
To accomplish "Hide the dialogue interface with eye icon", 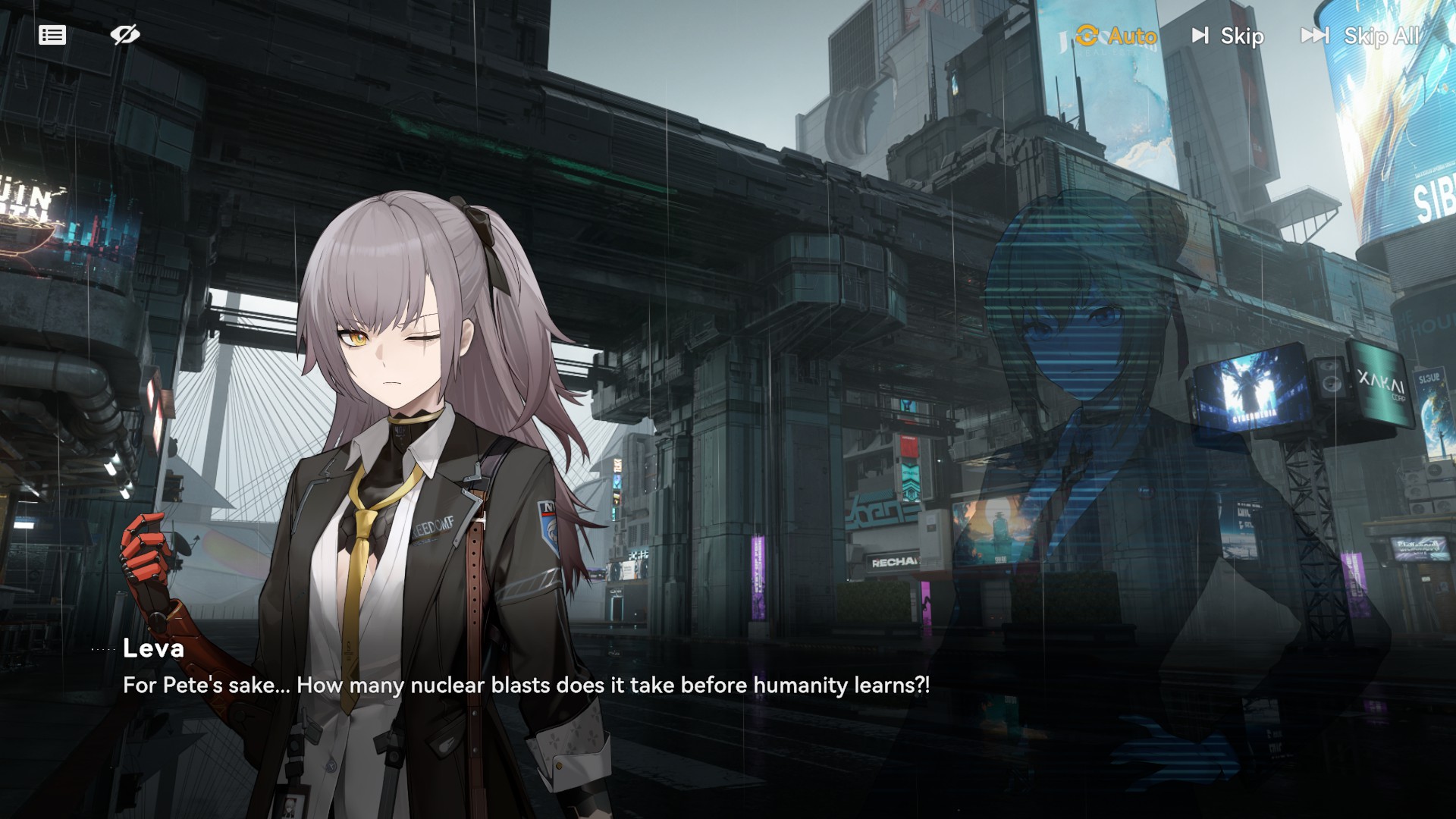I will tap(125, 35).
